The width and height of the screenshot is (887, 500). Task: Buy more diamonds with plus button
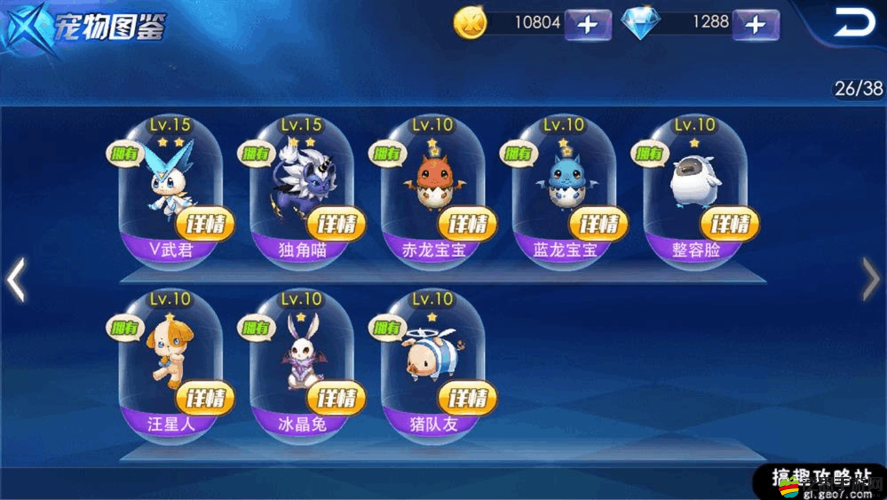pyautogui.click(x=755, y=24)
